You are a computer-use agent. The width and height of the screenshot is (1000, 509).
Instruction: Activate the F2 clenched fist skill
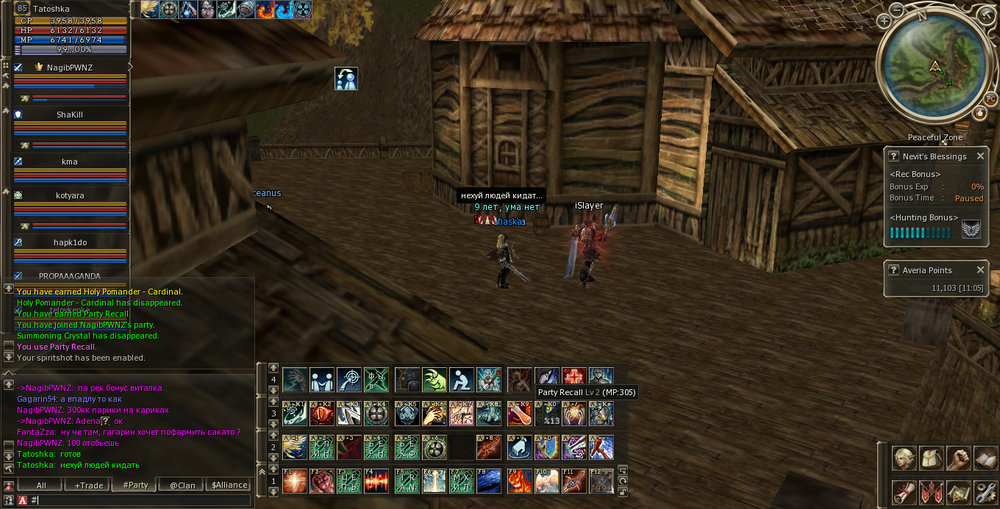point(323,481)
